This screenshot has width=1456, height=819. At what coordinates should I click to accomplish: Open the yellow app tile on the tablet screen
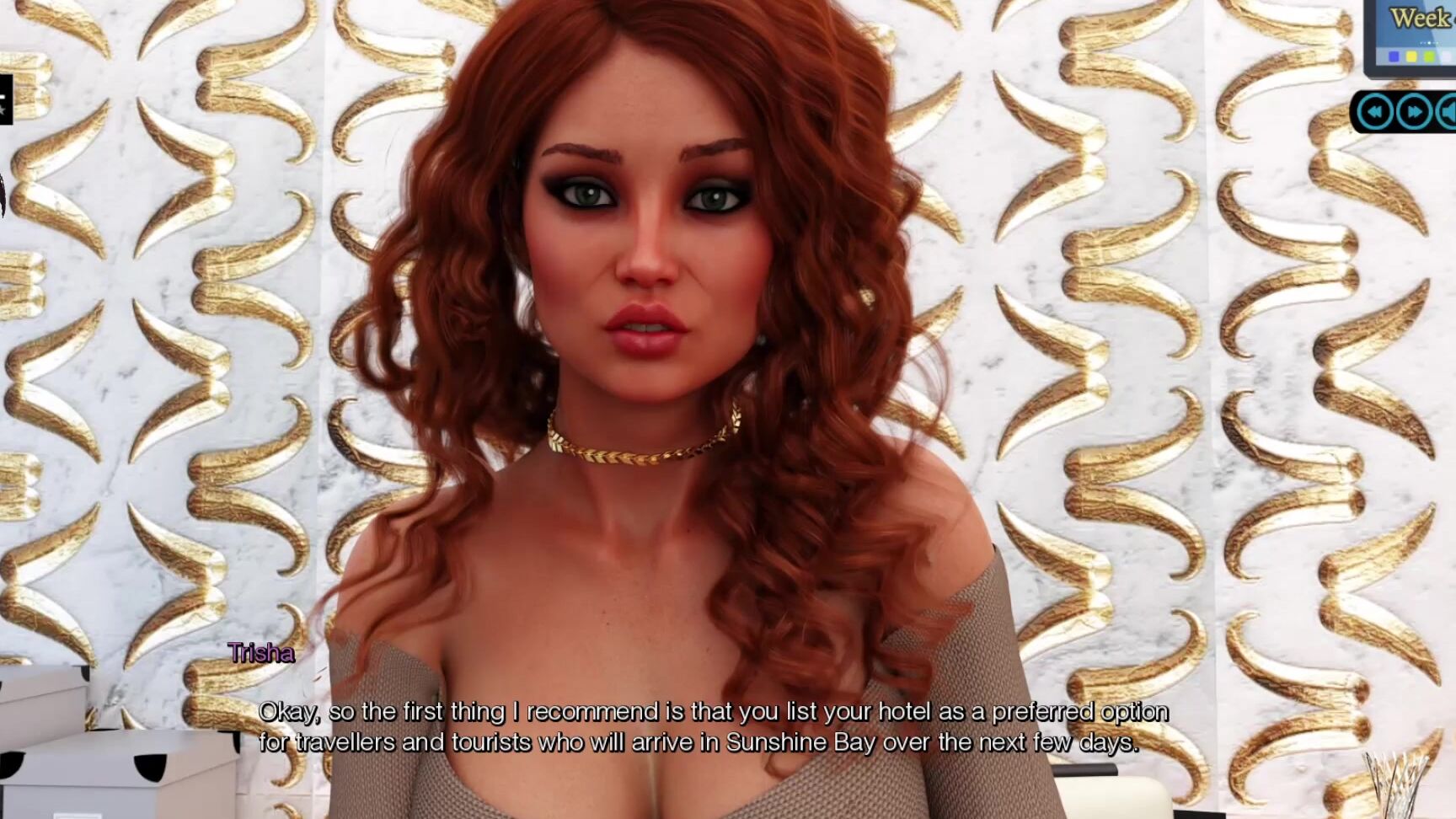coord(1411,56)
